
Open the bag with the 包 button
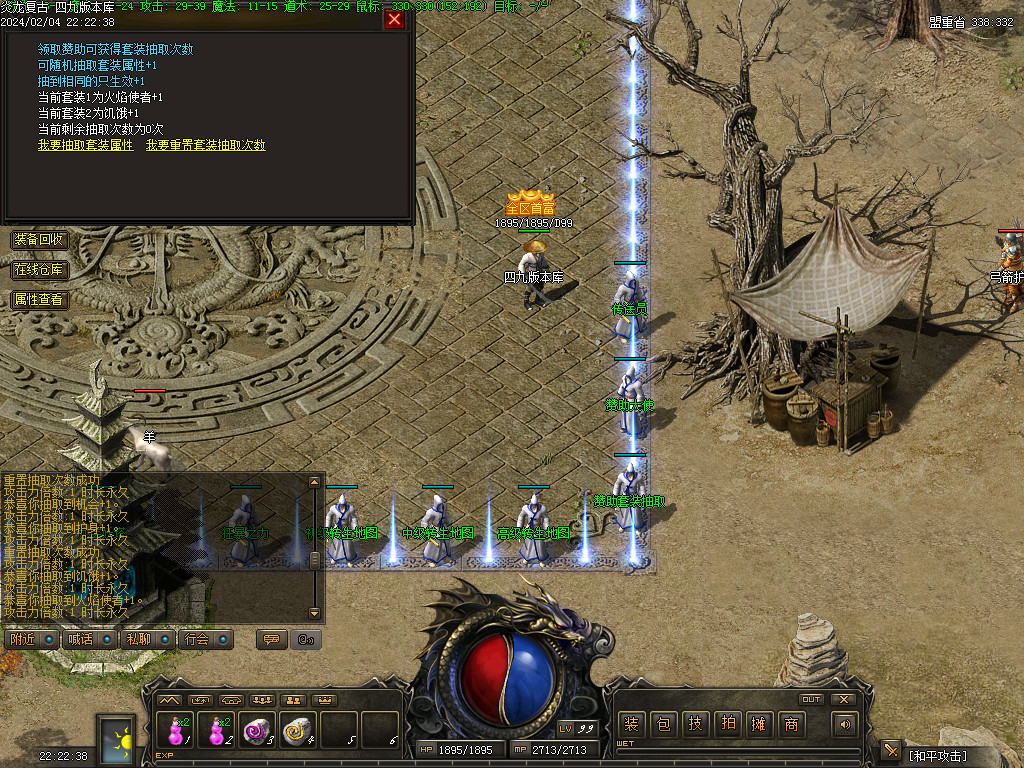tap(663, 724)
